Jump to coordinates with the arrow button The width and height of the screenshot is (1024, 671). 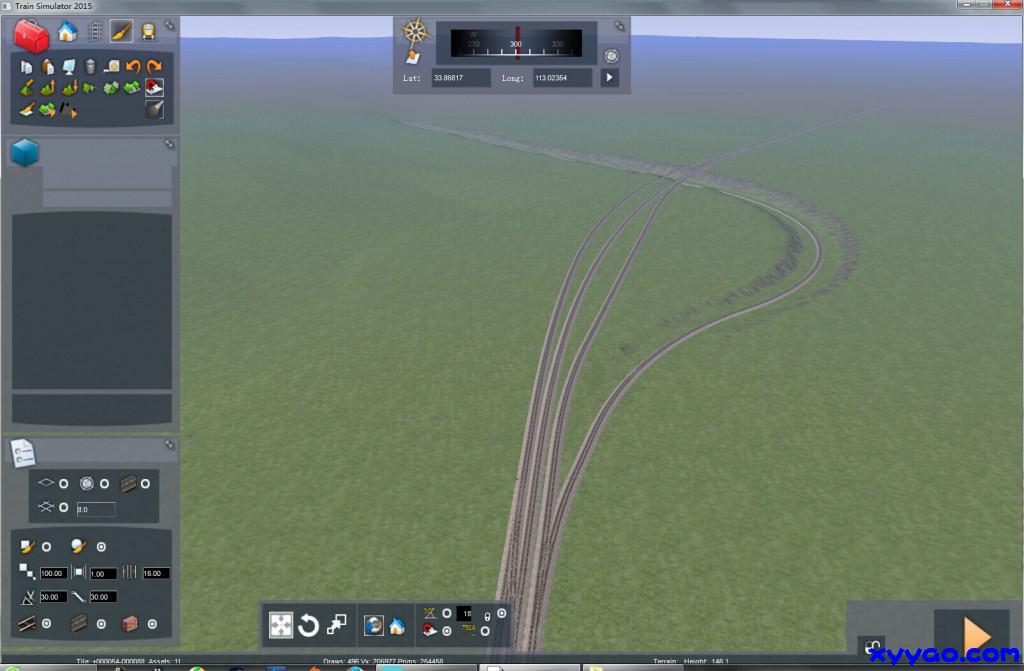click(609, 77)
